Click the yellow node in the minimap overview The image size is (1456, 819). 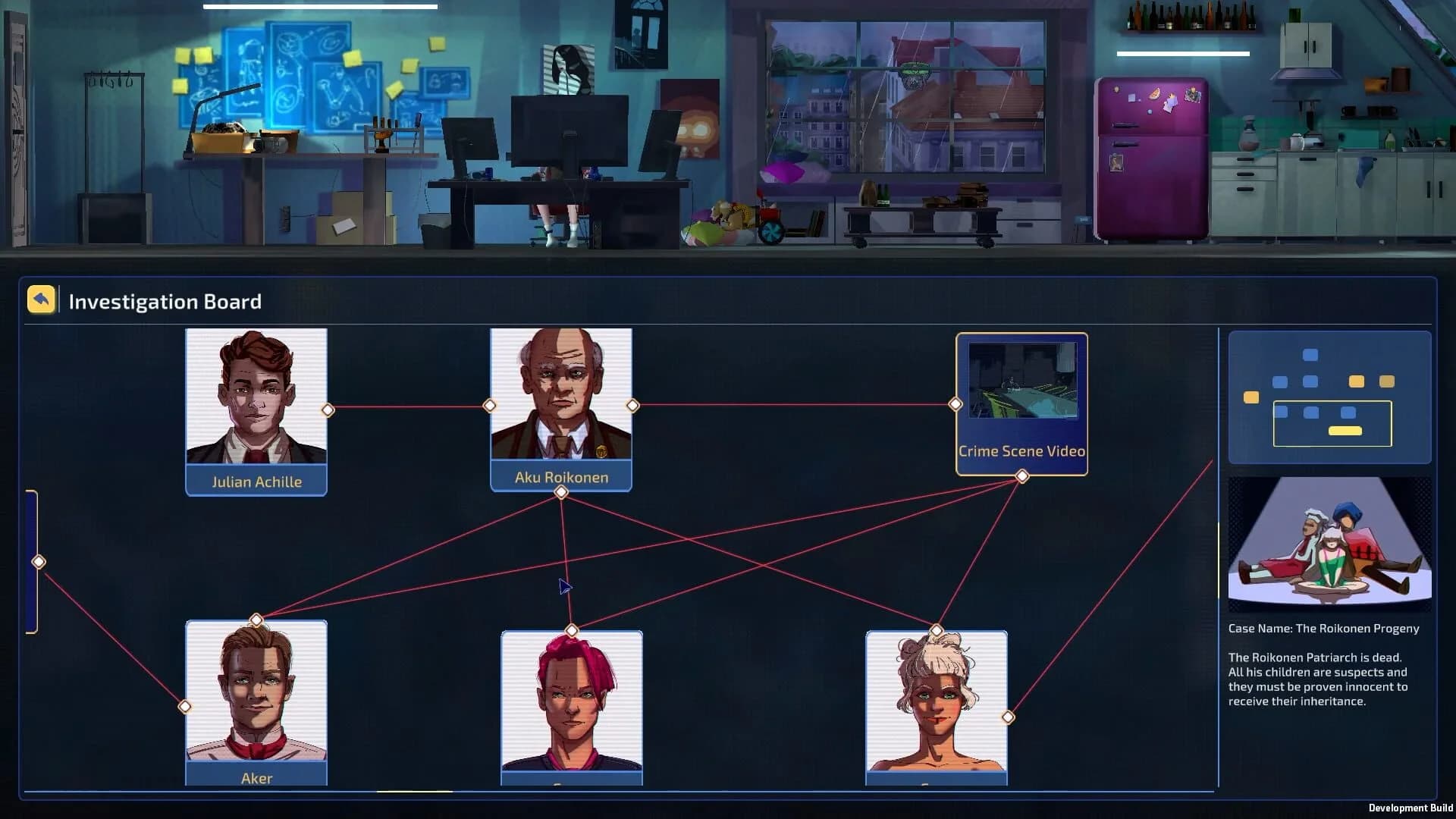click(1251, 396)
